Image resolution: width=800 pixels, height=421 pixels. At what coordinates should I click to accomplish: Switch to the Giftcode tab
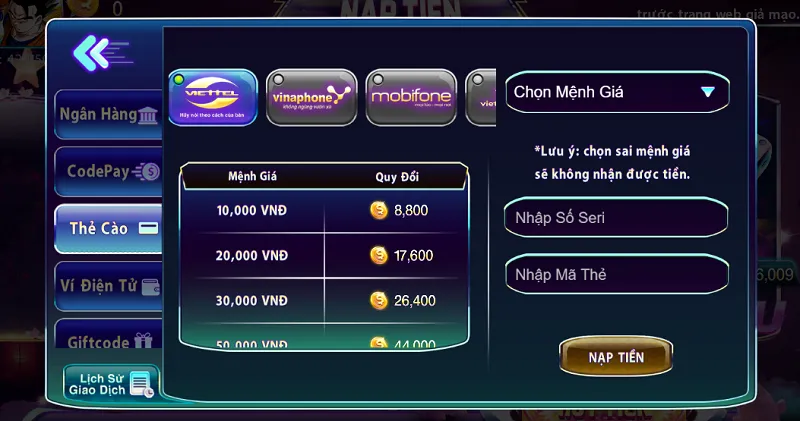108,340
